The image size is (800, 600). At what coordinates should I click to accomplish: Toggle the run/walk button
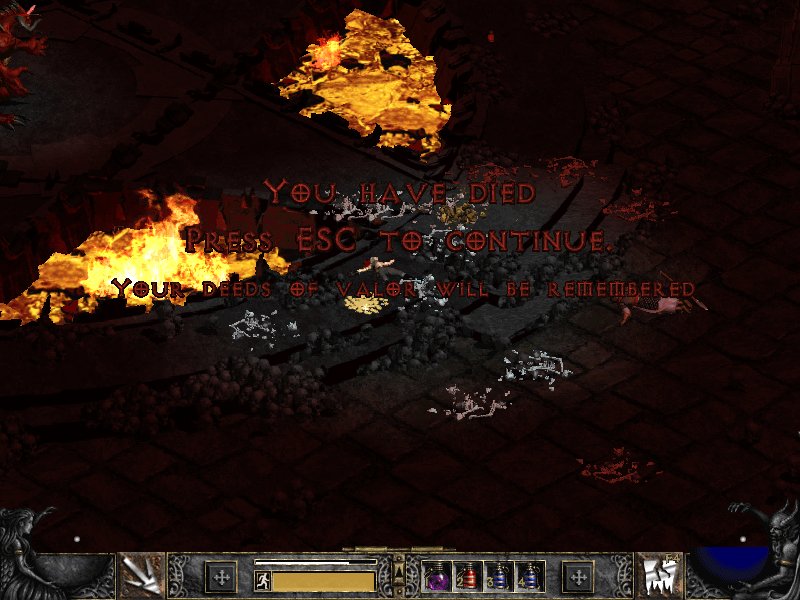coord(262,580)
